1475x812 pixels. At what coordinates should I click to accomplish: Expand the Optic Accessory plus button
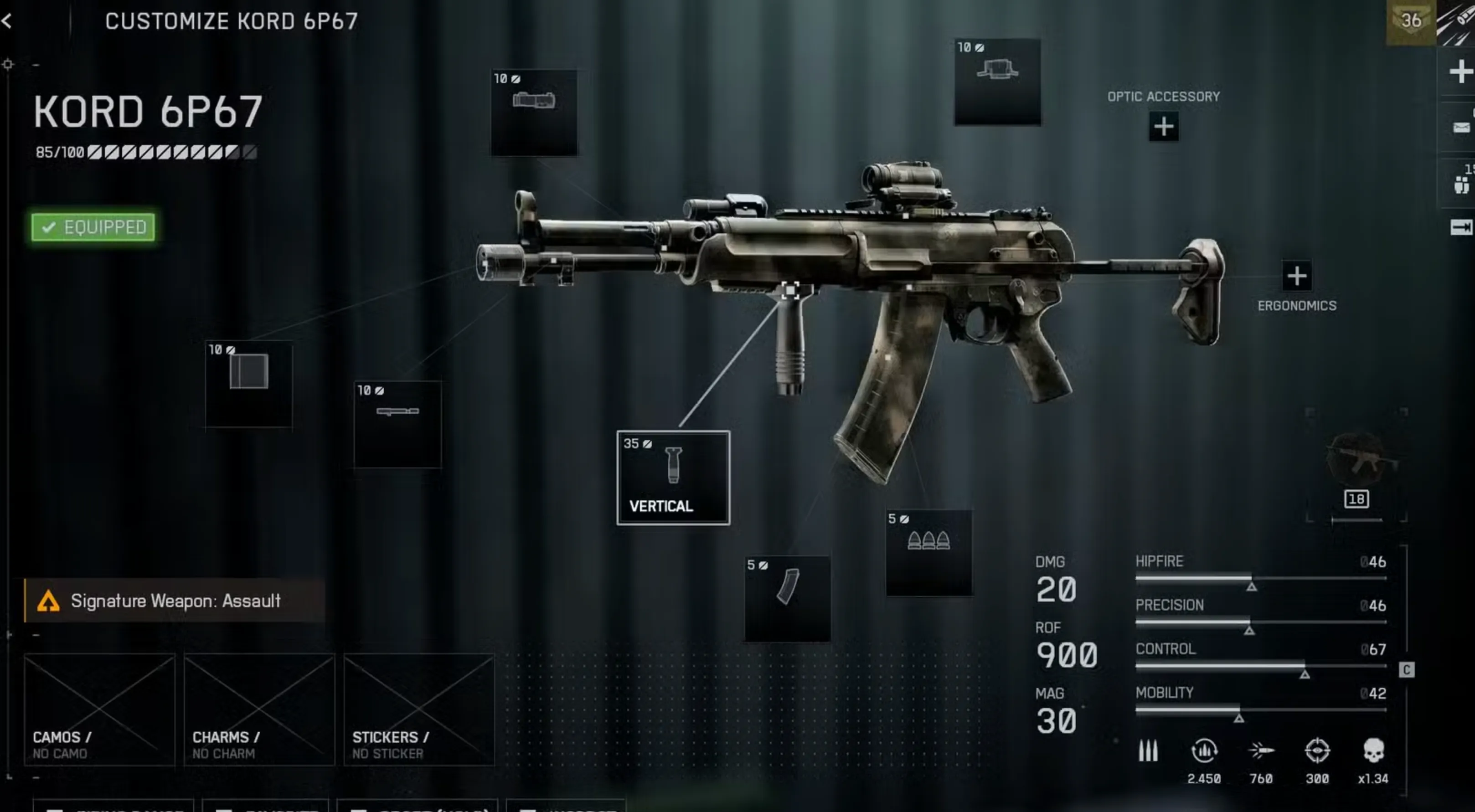pos(1164,126)
